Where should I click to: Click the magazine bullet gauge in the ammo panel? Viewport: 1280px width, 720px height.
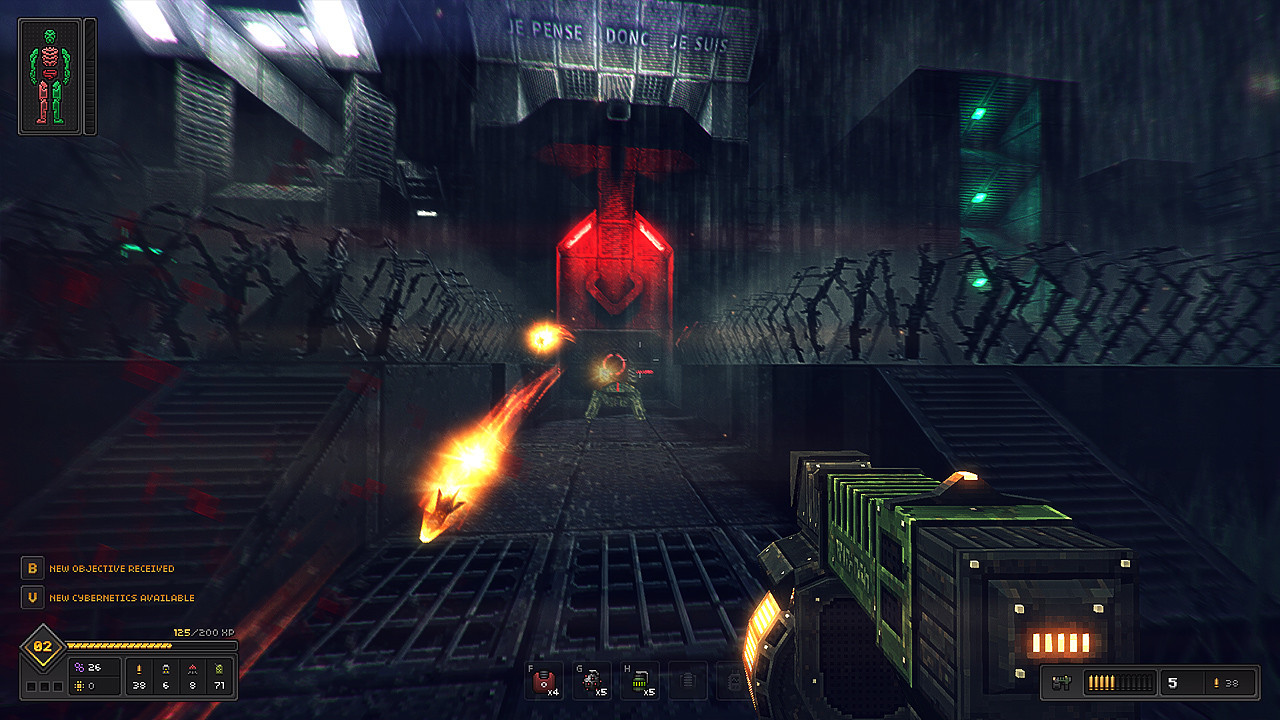1120,682
